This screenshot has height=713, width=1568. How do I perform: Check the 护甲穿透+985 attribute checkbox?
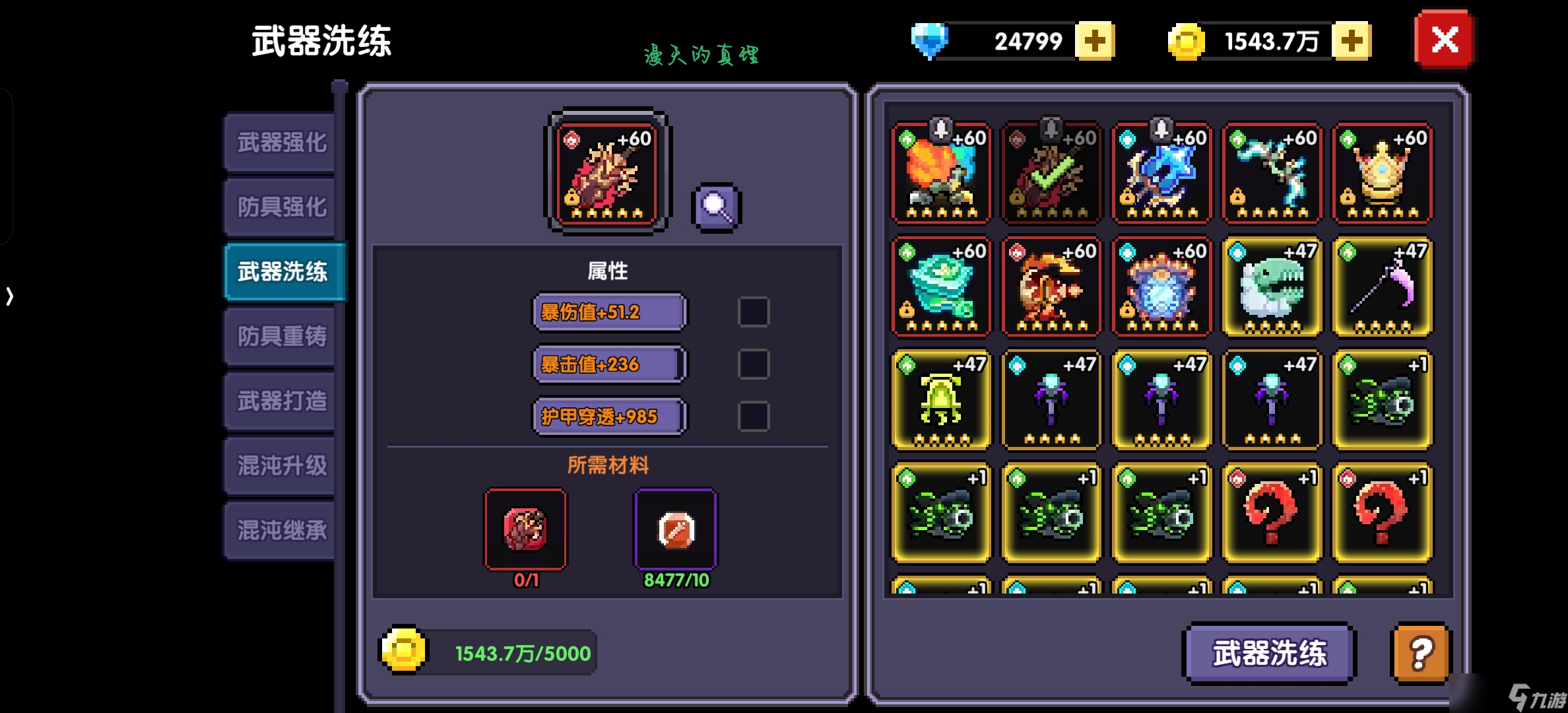click(753, 417)
